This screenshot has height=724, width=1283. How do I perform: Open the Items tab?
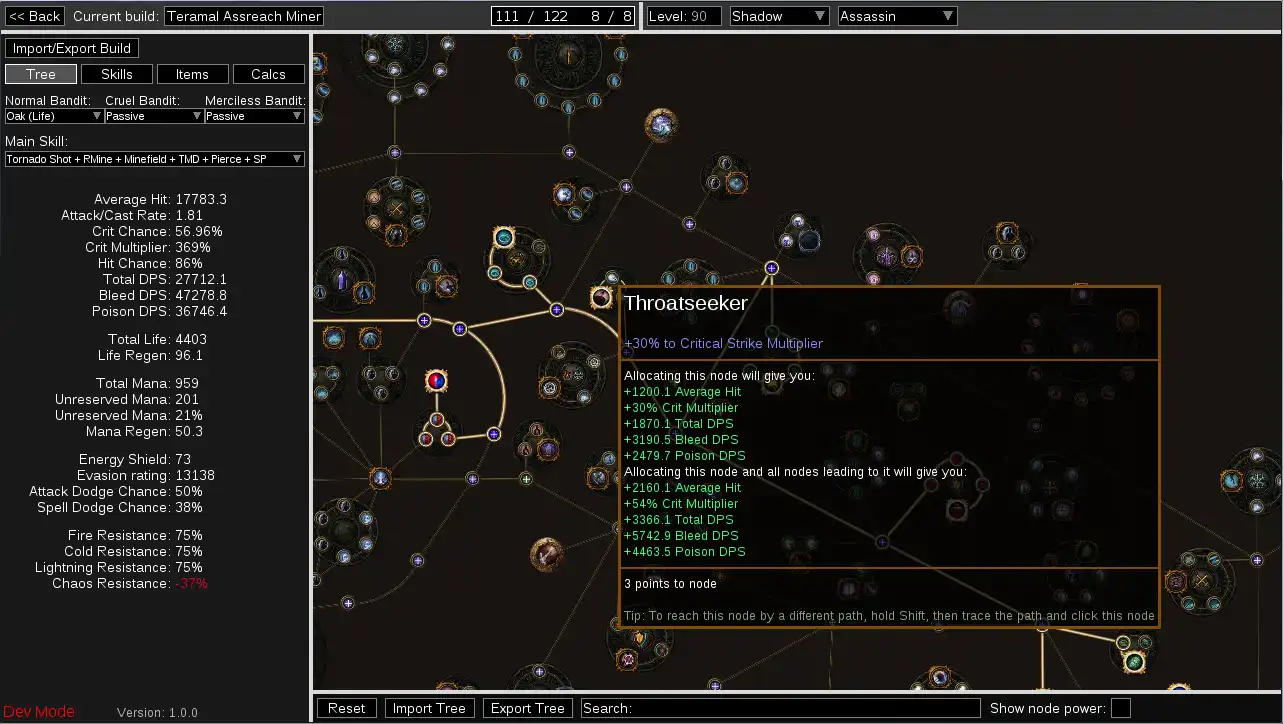click(192, 74)
